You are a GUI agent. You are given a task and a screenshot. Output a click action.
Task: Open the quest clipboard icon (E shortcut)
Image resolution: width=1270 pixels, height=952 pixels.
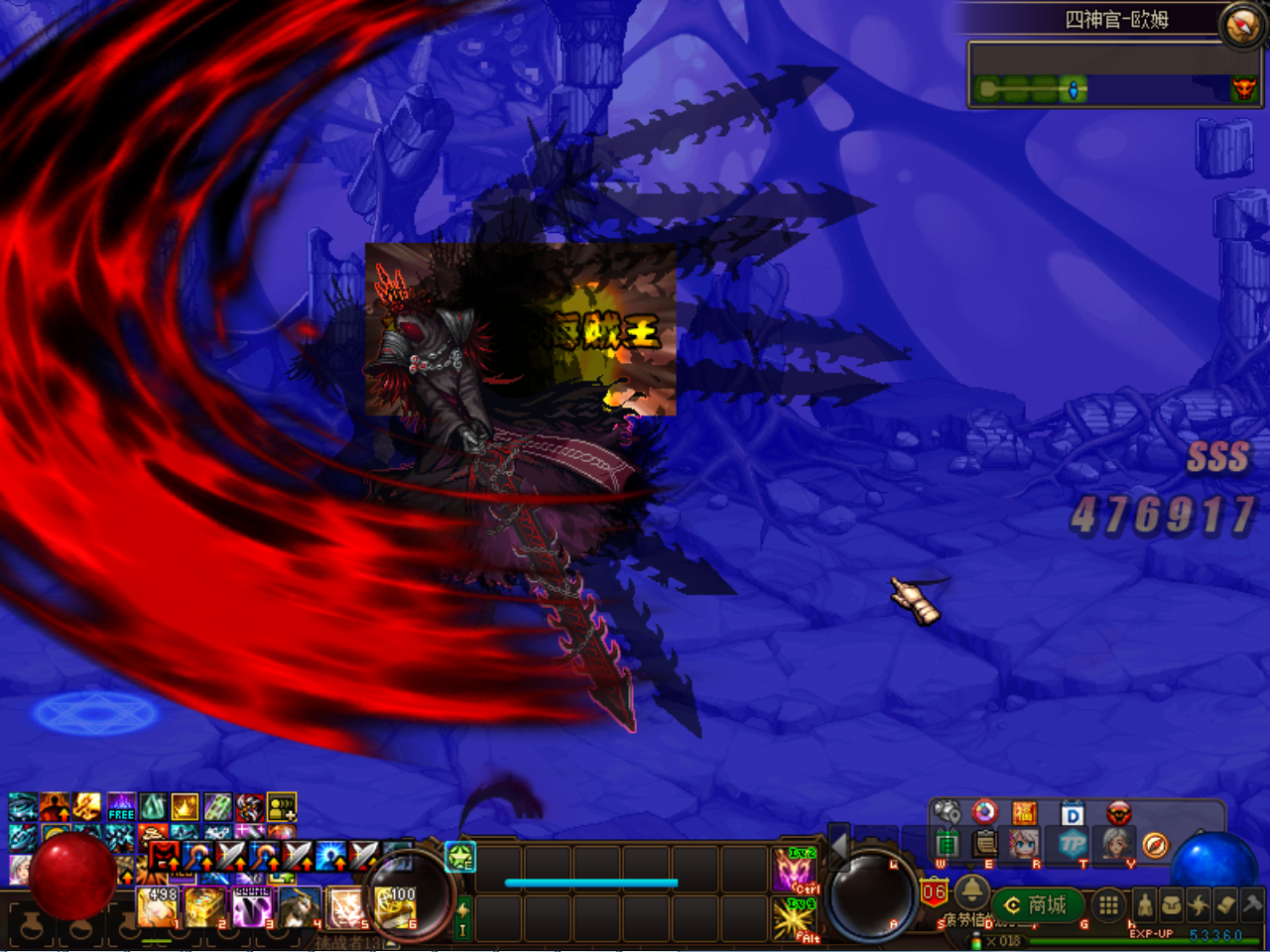(x=984, y=844)
